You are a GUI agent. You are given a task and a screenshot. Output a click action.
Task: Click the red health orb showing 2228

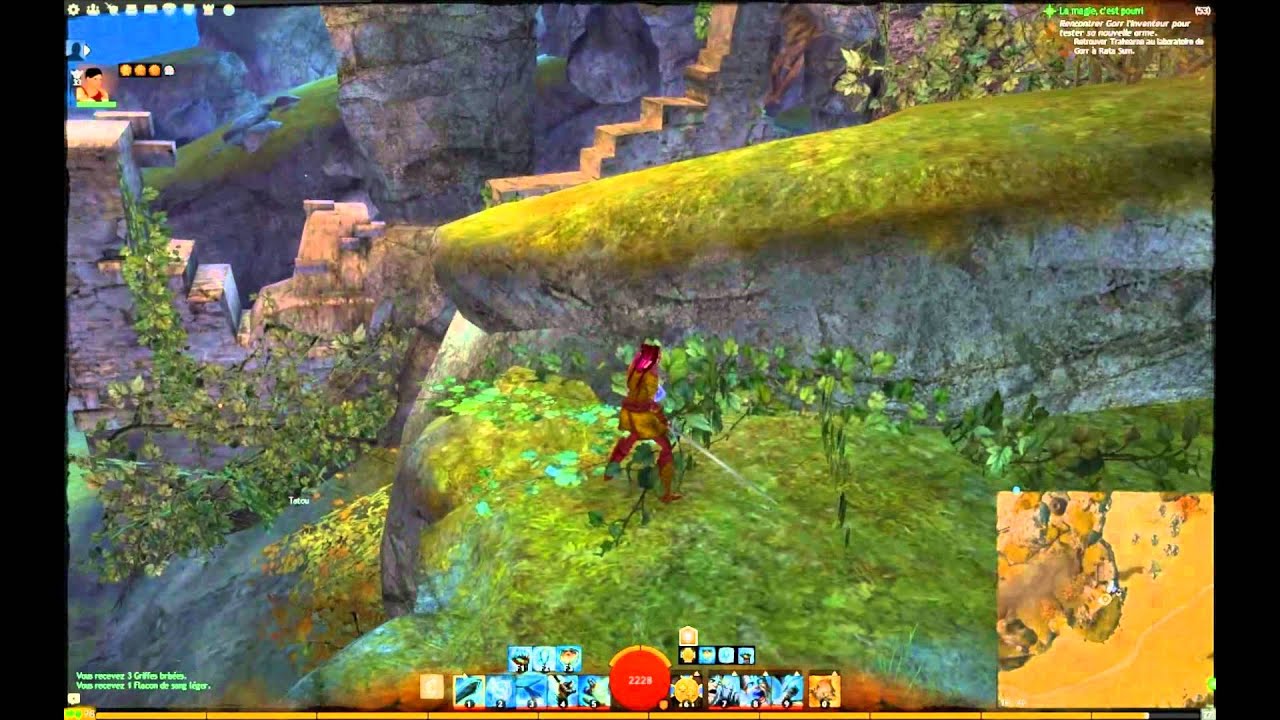[x=639, y=679]
